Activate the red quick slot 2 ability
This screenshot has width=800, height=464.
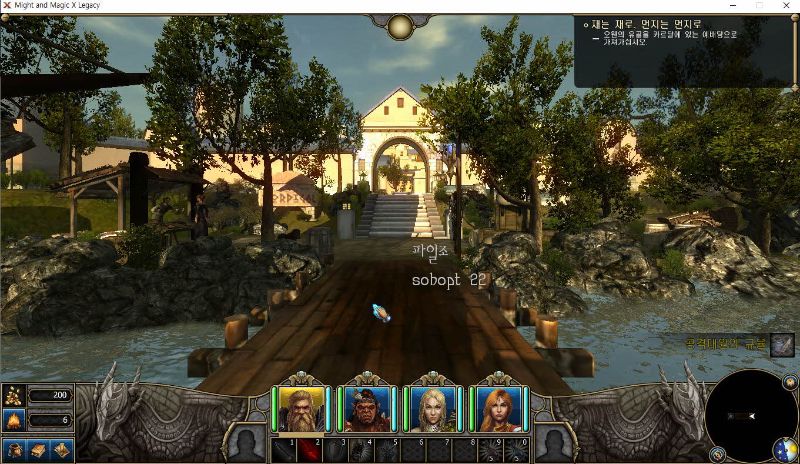[309, 450]
